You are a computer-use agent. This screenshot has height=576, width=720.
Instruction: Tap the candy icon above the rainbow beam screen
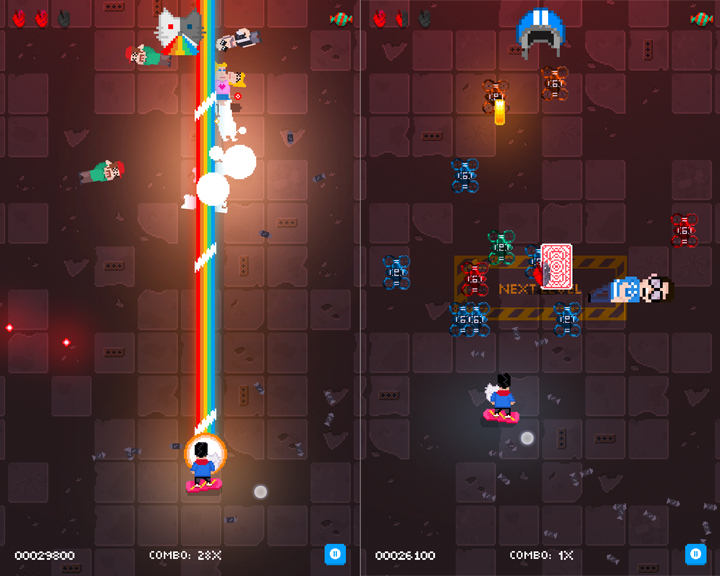pos(341,19)
